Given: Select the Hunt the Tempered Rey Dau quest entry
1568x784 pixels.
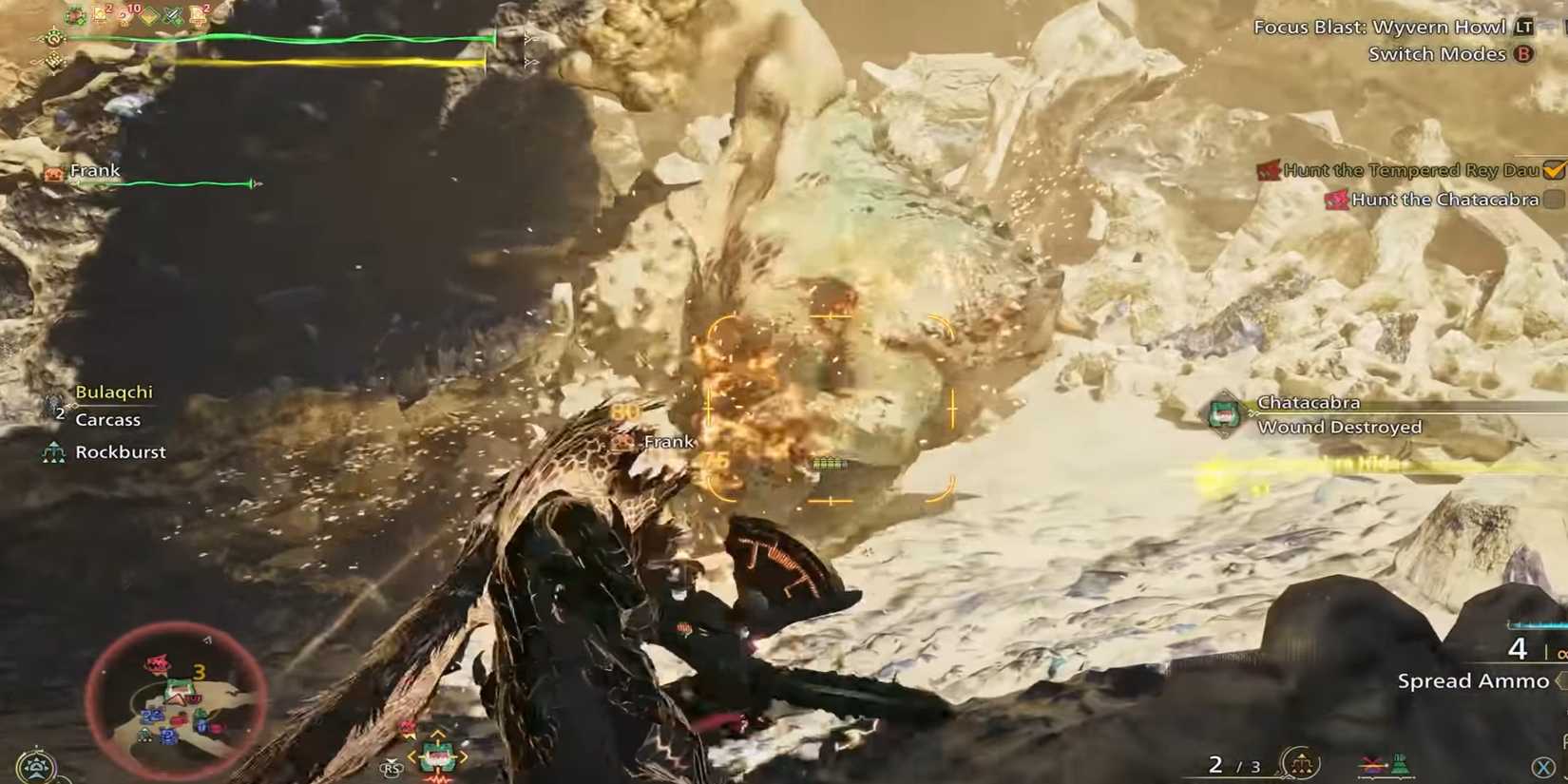Looking at the screenshot, I should tap(1406, 170).
